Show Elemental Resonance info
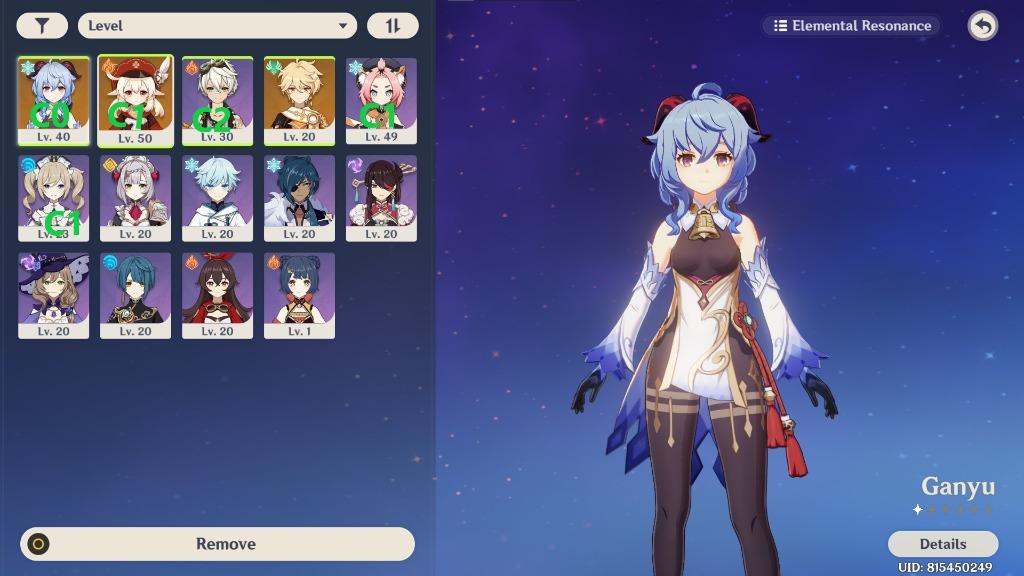The image size is (1024, 576). pyautogui.click(x=852, y=26)
